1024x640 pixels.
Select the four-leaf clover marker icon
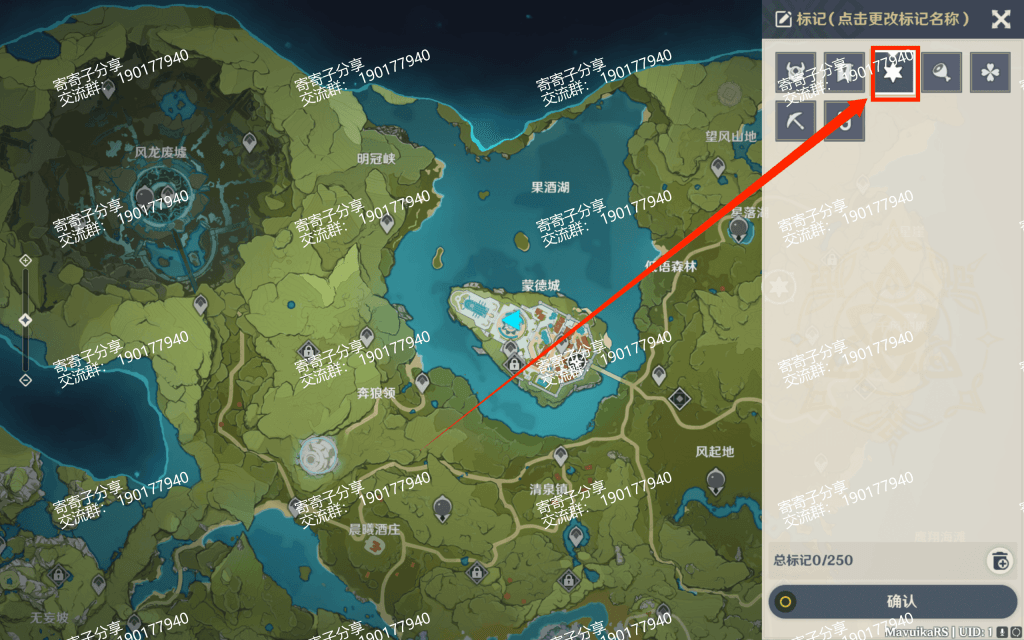[x=990, y=73]
